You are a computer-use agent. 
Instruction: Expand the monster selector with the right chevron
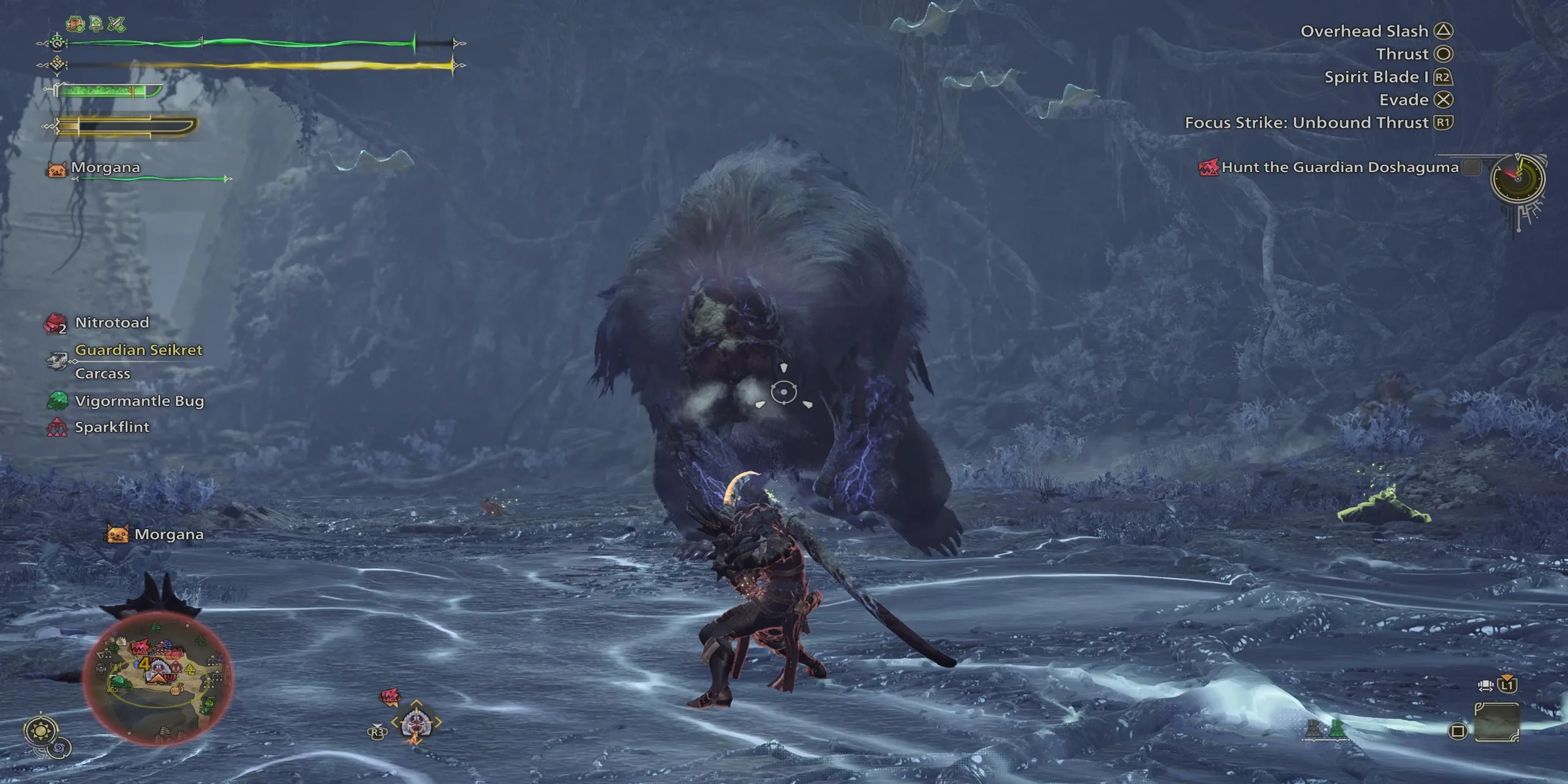(x=438, y=721)
